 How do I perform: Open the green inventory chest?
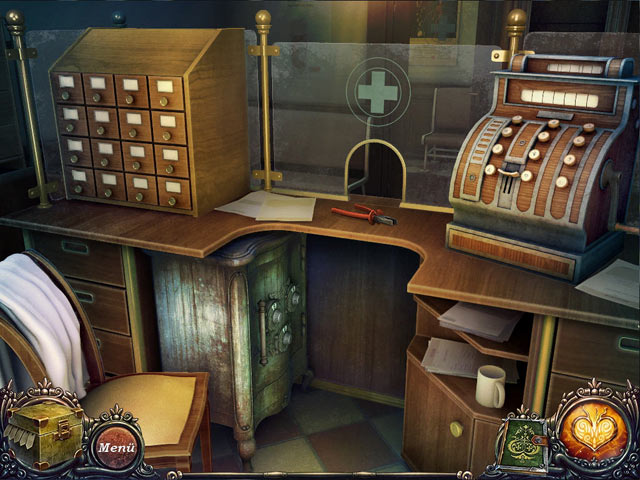[x=45, y=432]
